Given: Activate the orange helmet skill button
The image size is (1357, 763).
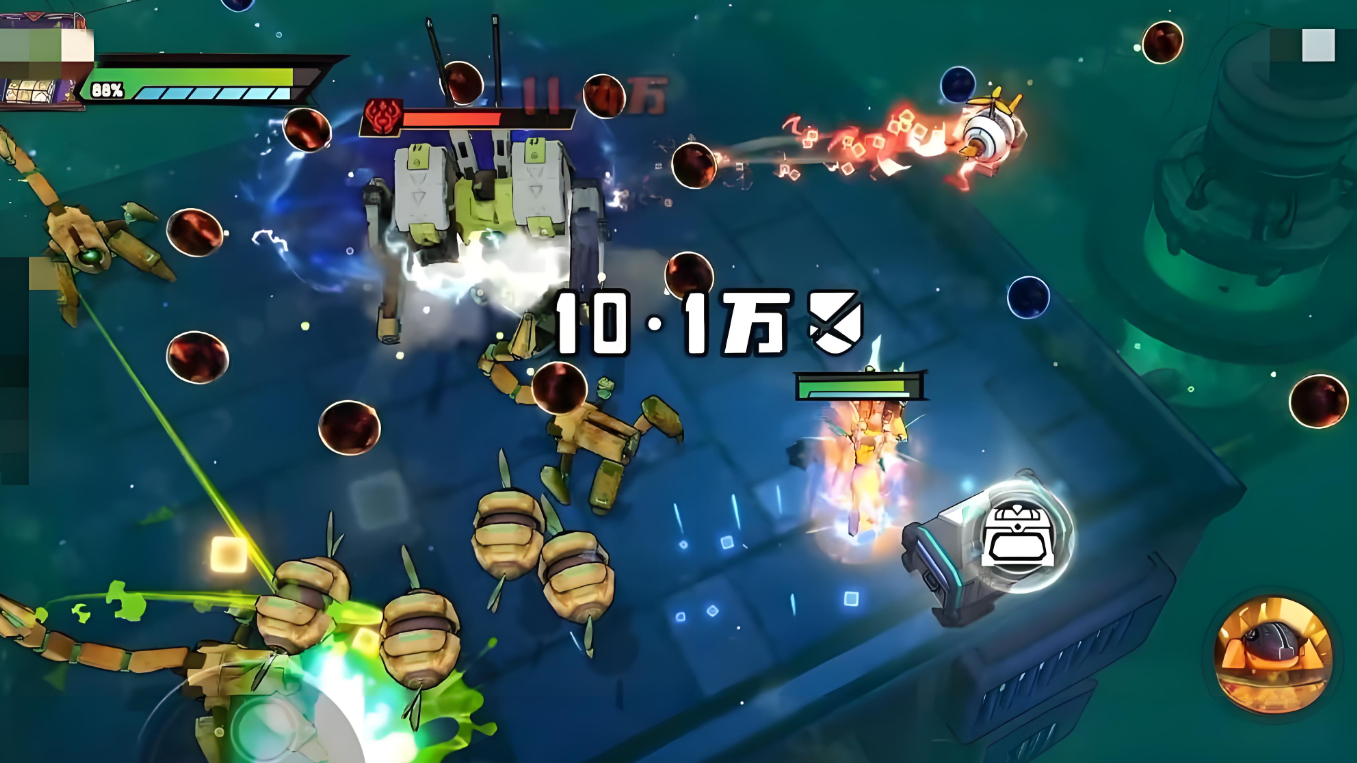Looking at the screenshot, I should (1272, 655).
